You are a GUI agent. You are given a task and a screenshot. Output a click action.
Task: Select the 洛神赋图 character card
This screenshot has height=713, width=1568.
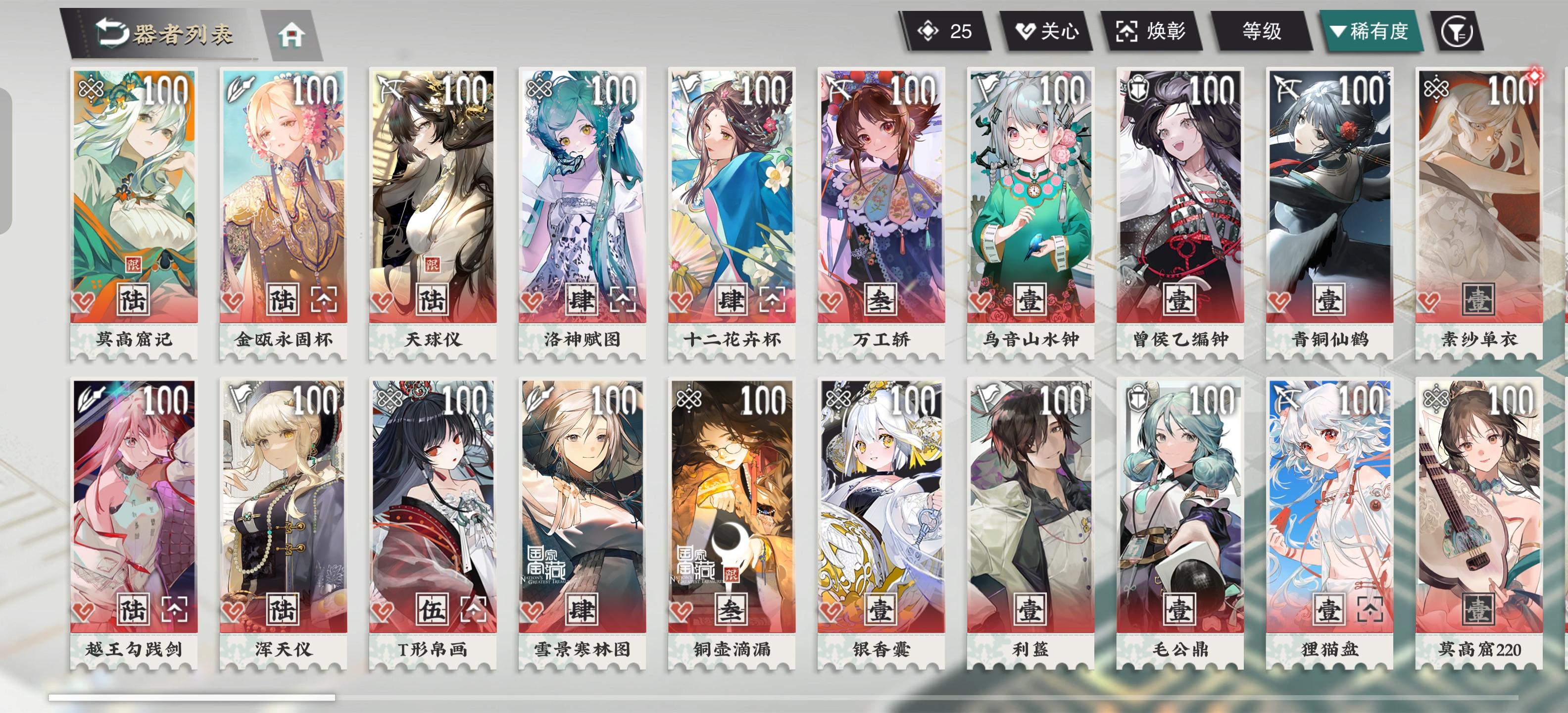click(581, 195)
